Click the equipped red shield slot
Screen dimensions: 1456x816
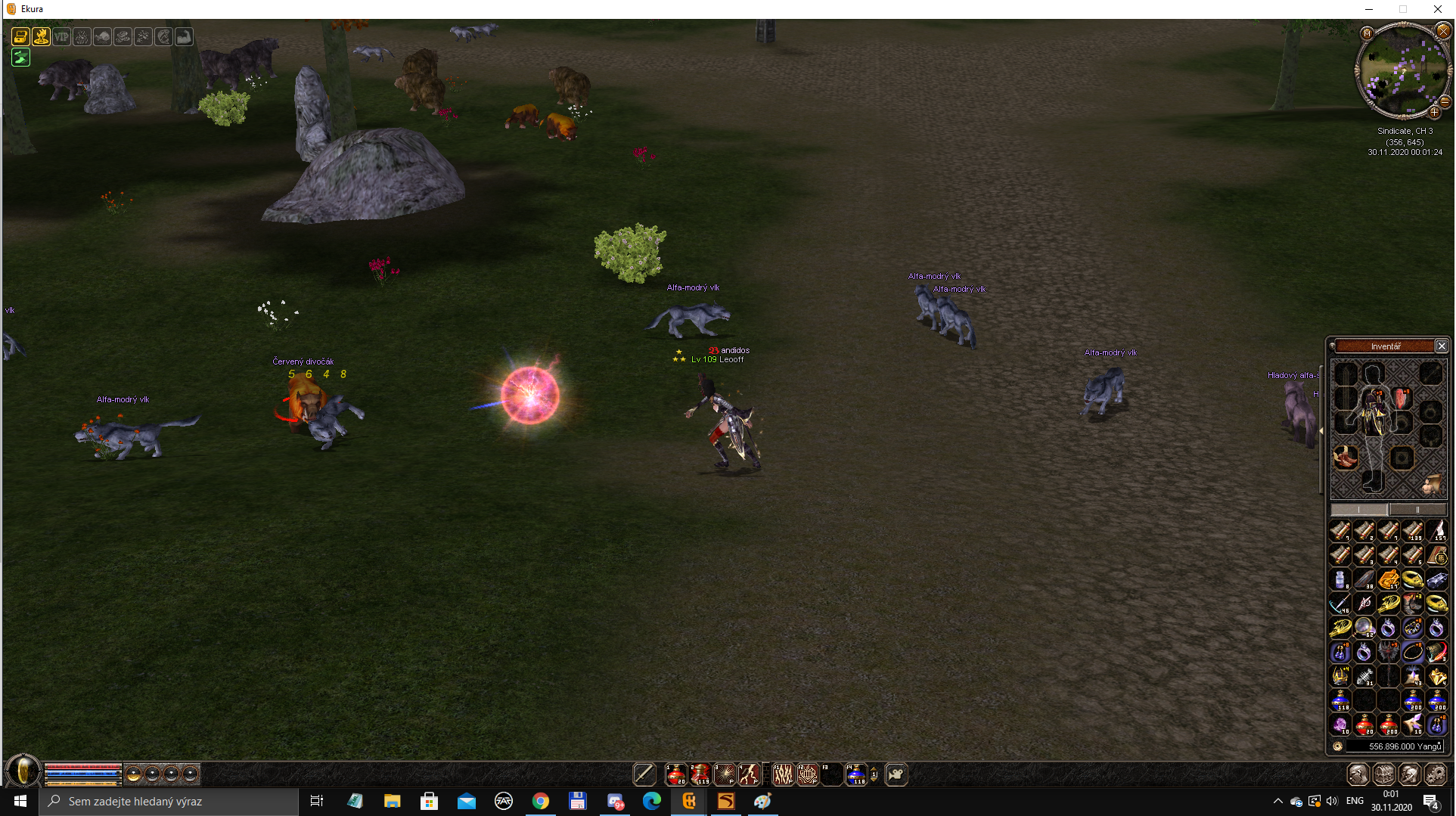[x=1402, y=399]
